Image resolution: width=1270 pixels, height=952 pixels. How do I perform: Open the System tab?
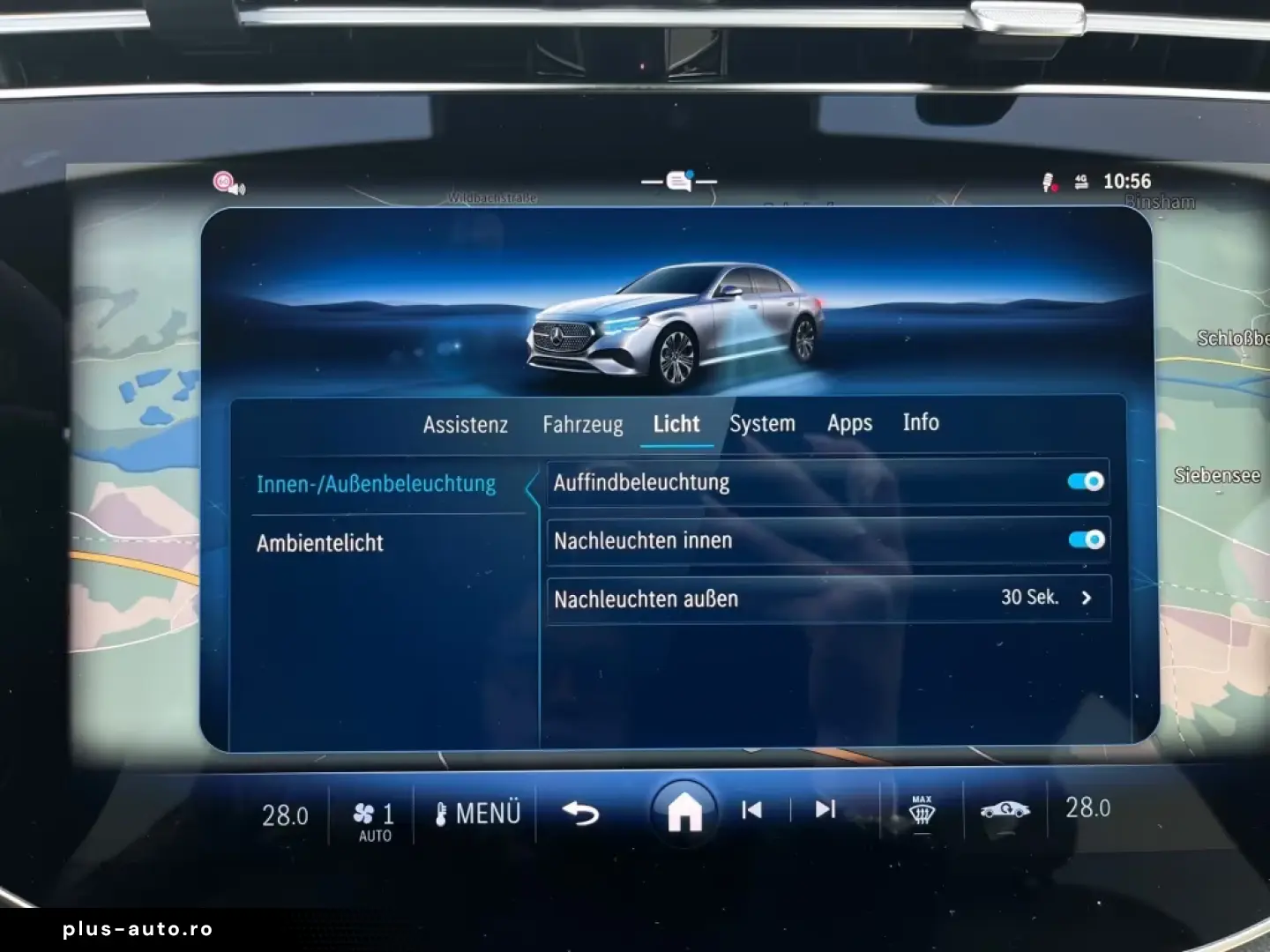(x=762, y=423)
